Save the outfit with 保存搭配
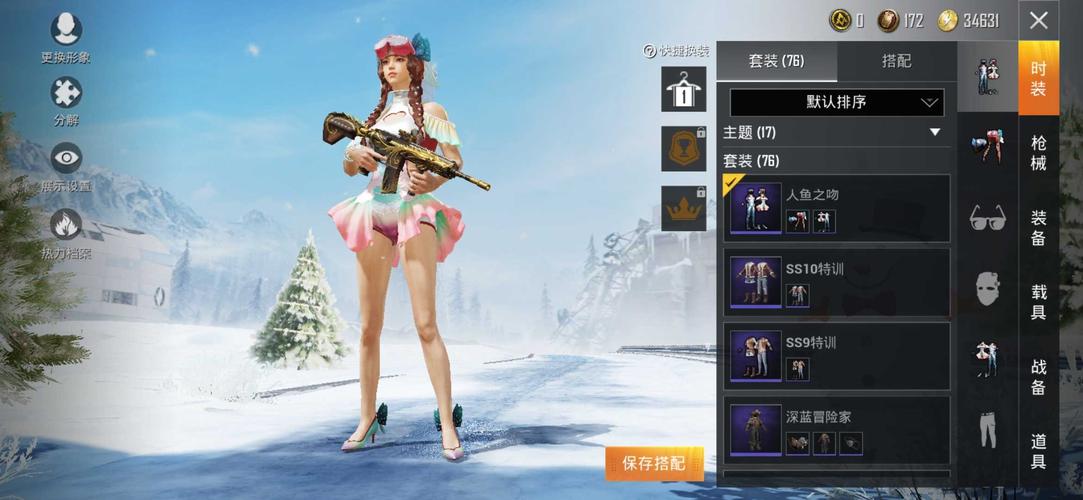 654,463
